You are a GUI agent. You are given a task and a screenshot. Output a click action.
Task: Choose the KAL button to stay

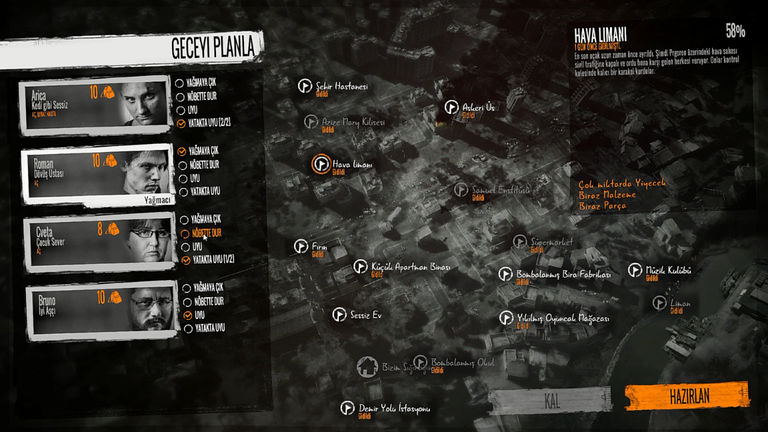coord(550,401)
